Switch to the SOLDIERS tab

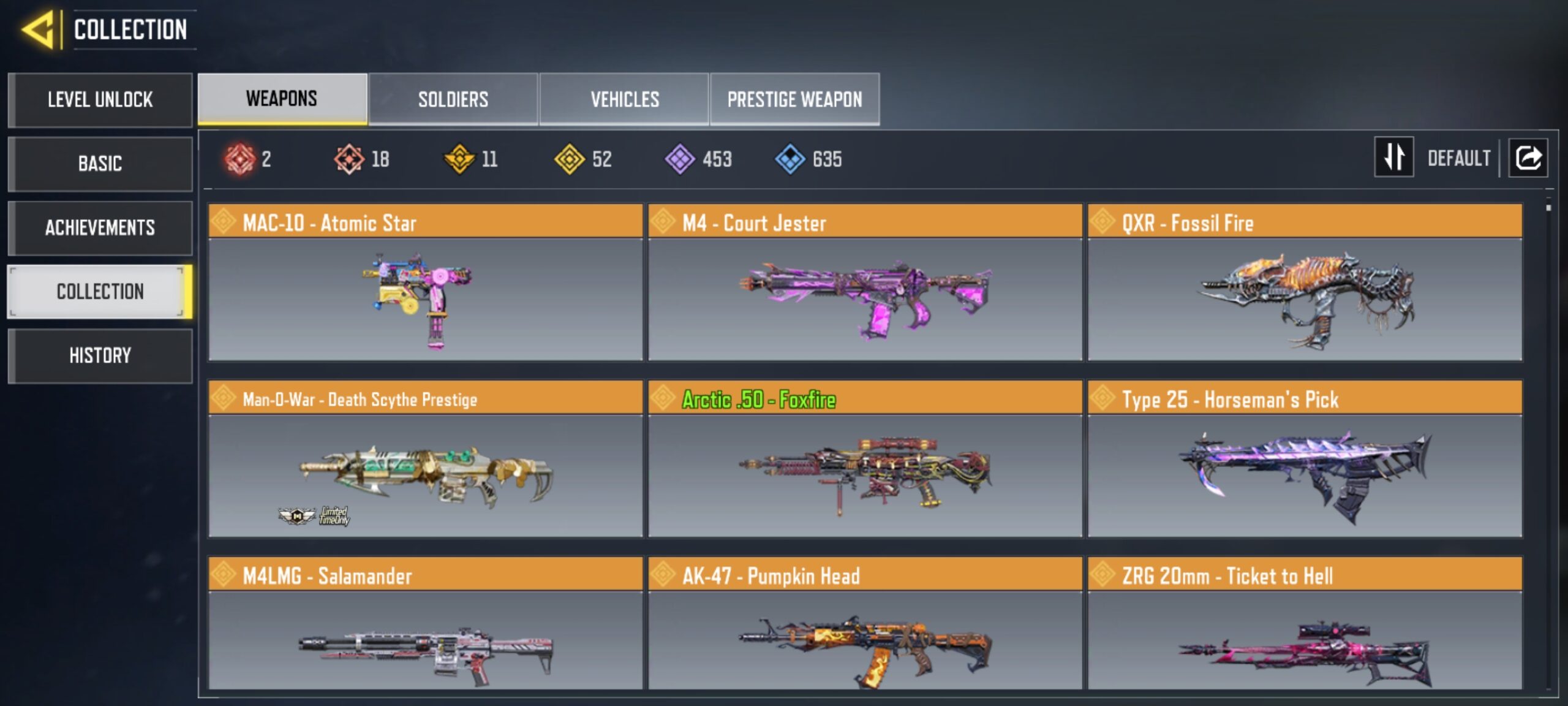pos(453,98)
